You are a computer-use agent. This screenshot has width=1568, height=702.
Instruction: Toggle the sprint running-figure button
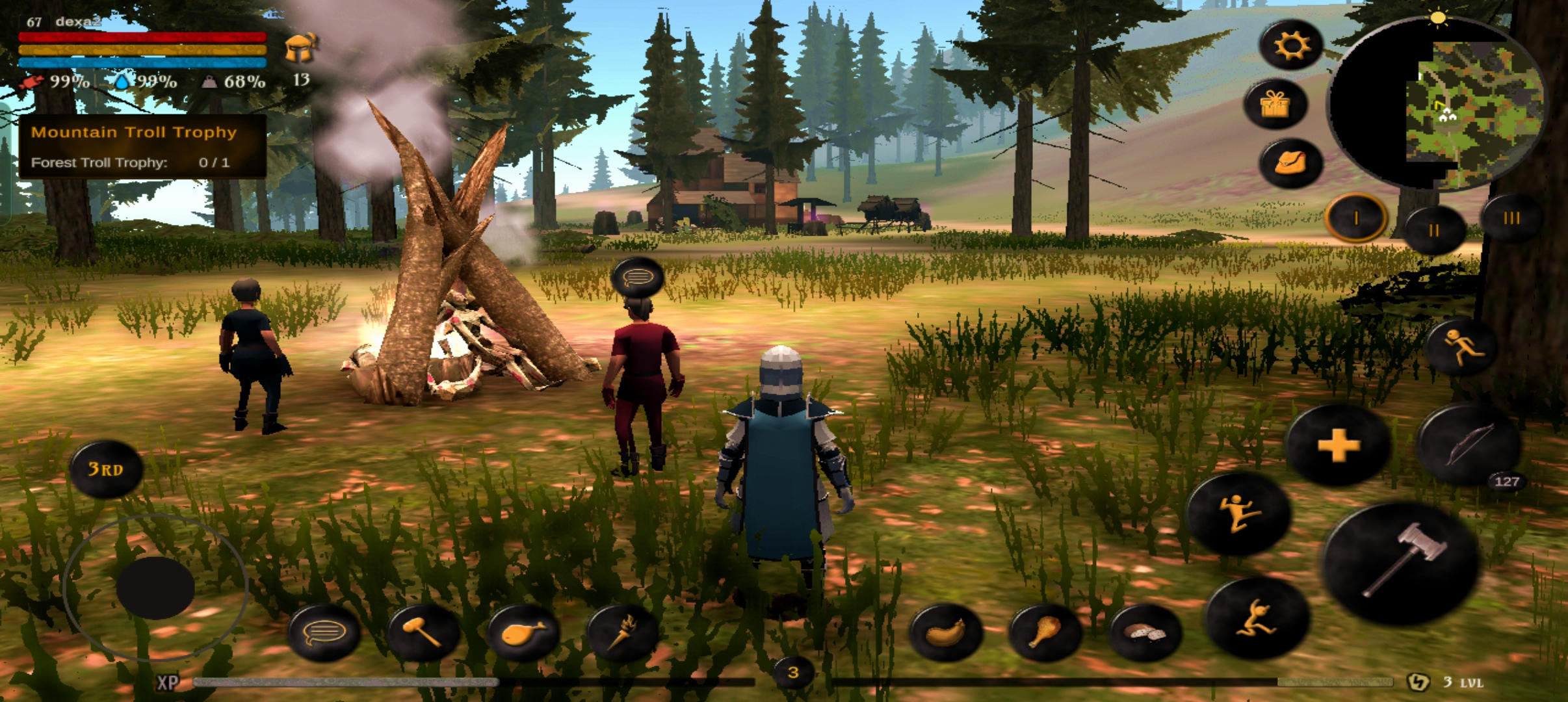click(1461, 347)
